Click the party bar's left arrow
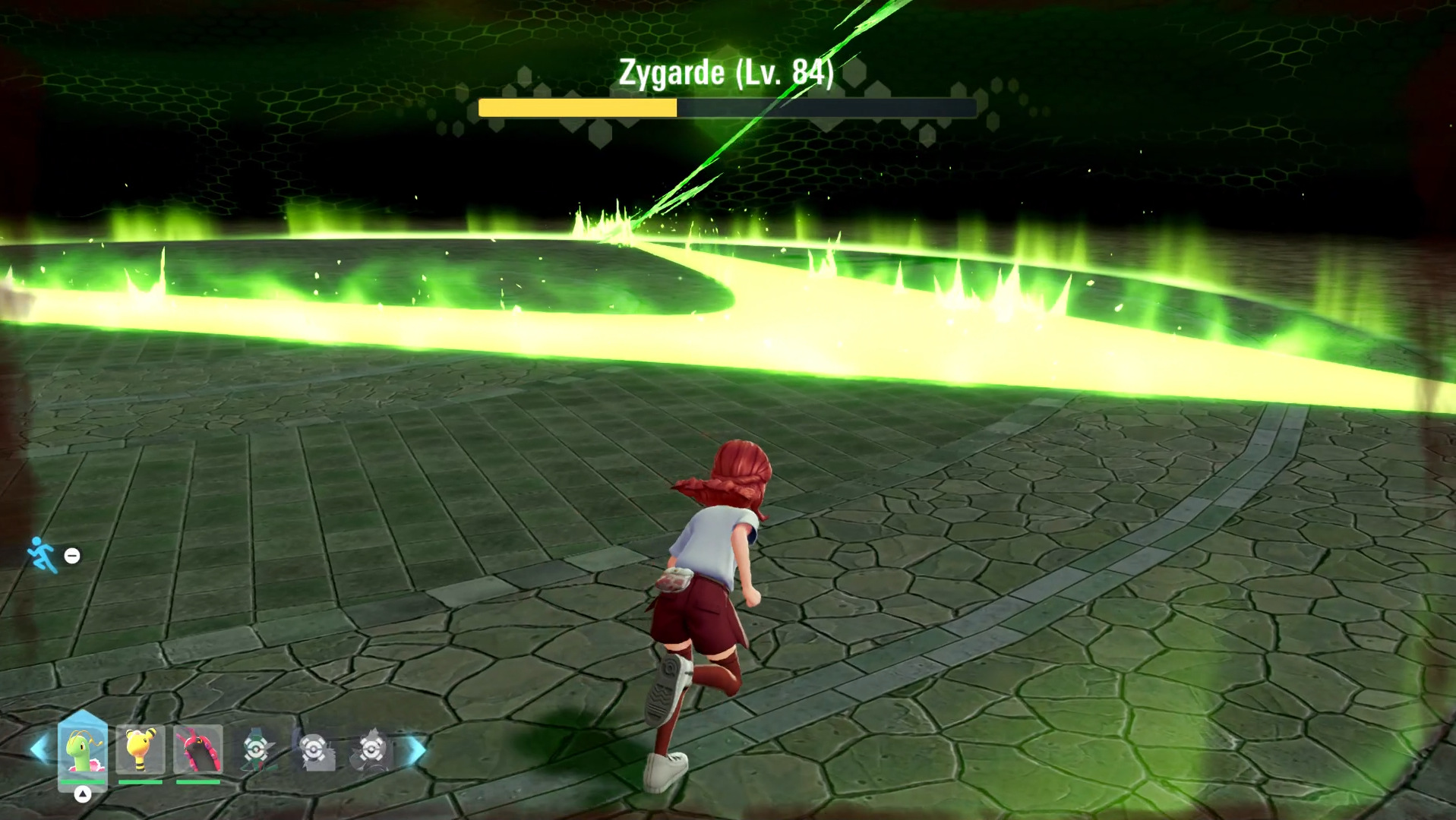 pyautogui.click(x=38, y=749)
